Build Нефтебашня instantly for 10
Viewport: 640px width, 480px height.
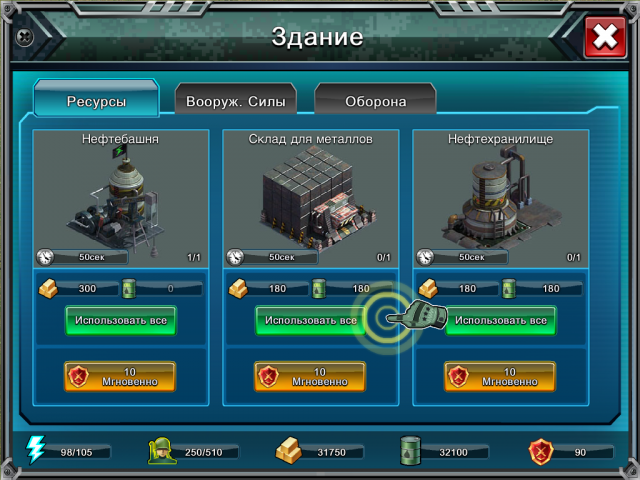click(120, 376)
